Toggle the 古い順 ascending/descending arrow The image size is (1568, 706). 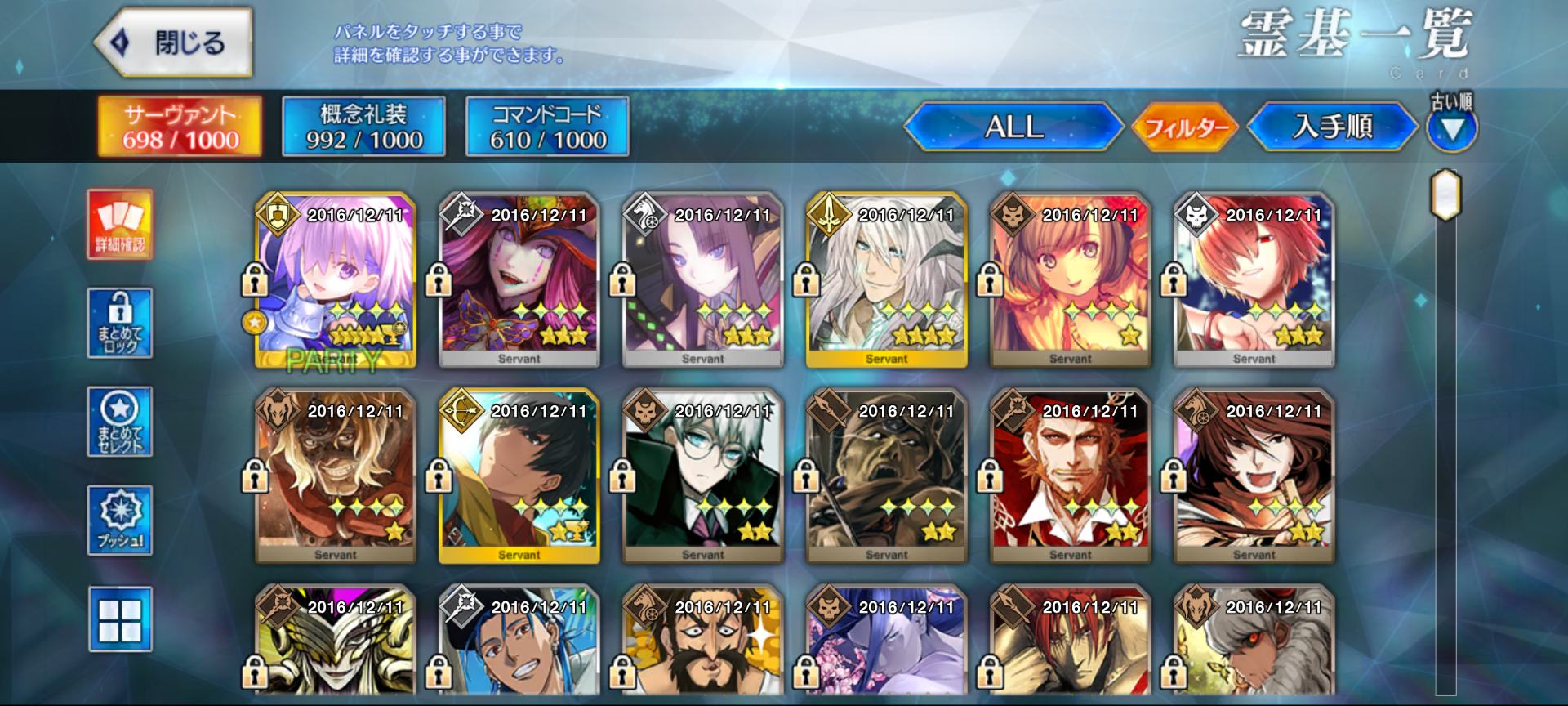[1451, 128]
